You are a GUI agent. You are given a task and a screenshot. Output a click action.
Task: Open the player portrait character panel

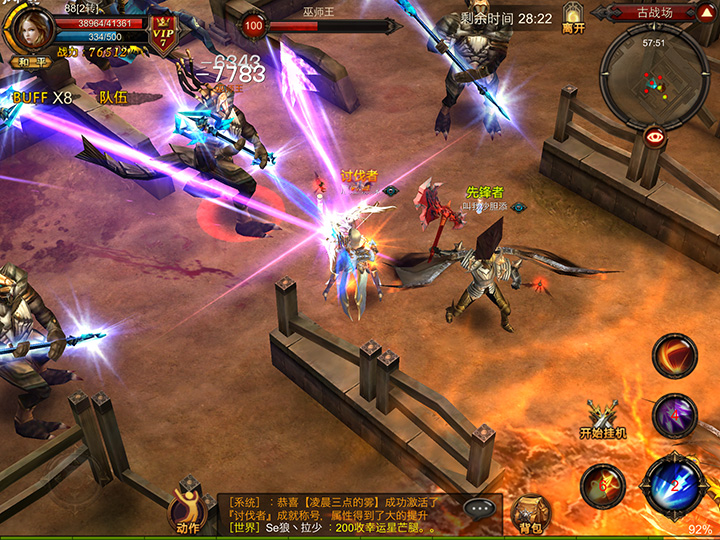[28, 25]
